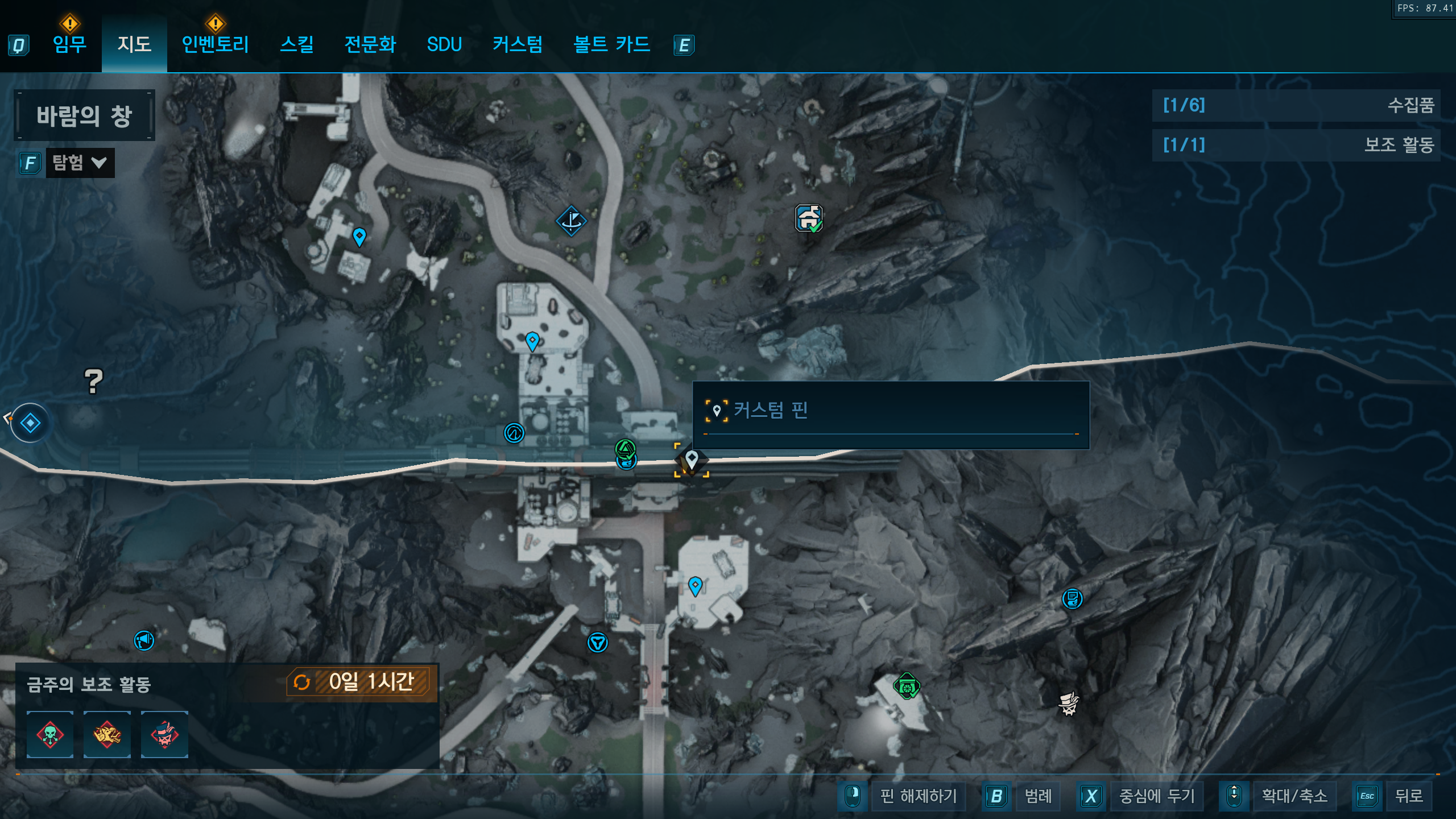The width and height of the screenshot is (1456, 819).
Task: Open the SDU tab
Action: (444, 44)
